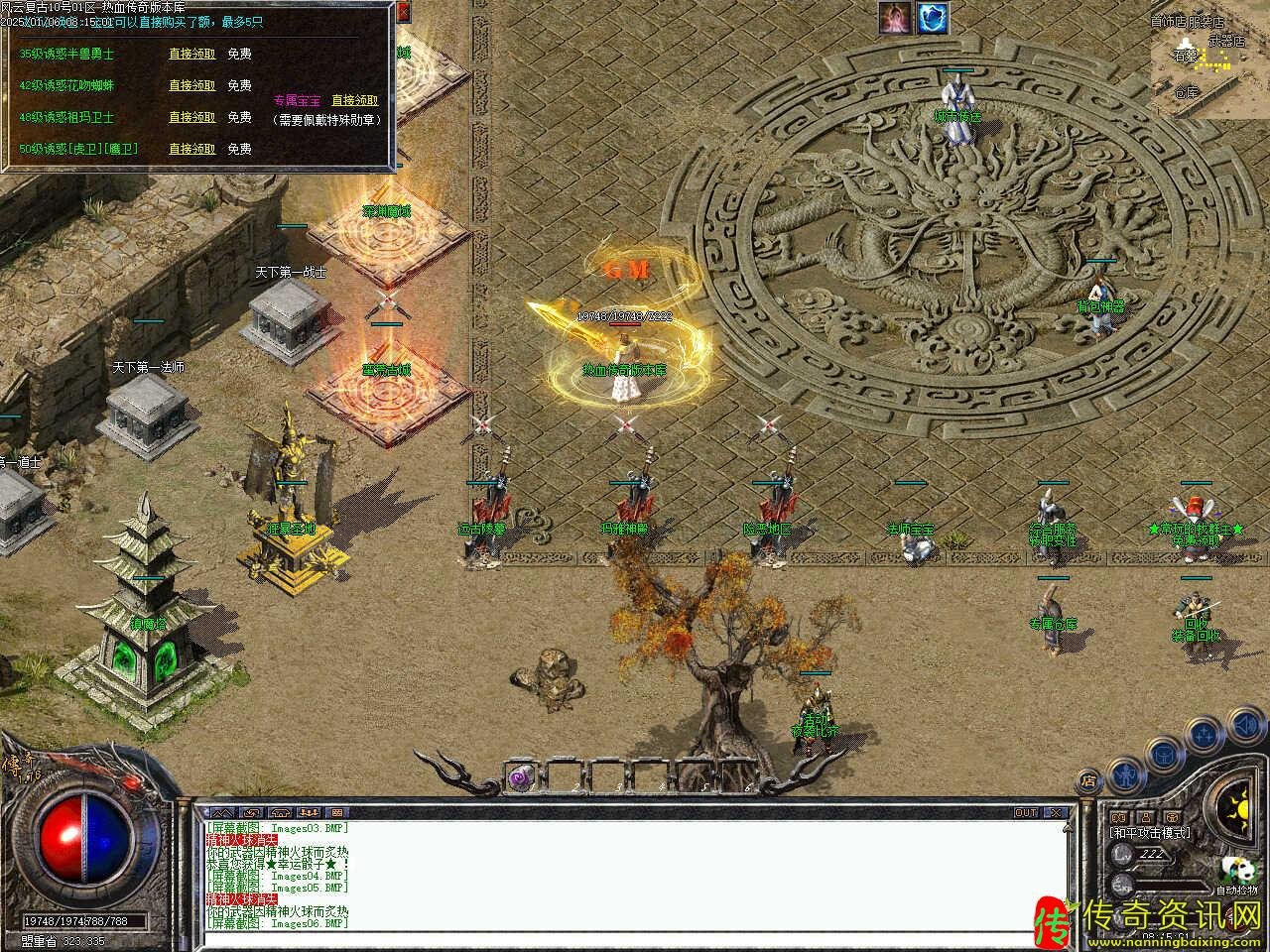Open the 店 shop button
1270x952 pixels.
[x=1088, y=779]
